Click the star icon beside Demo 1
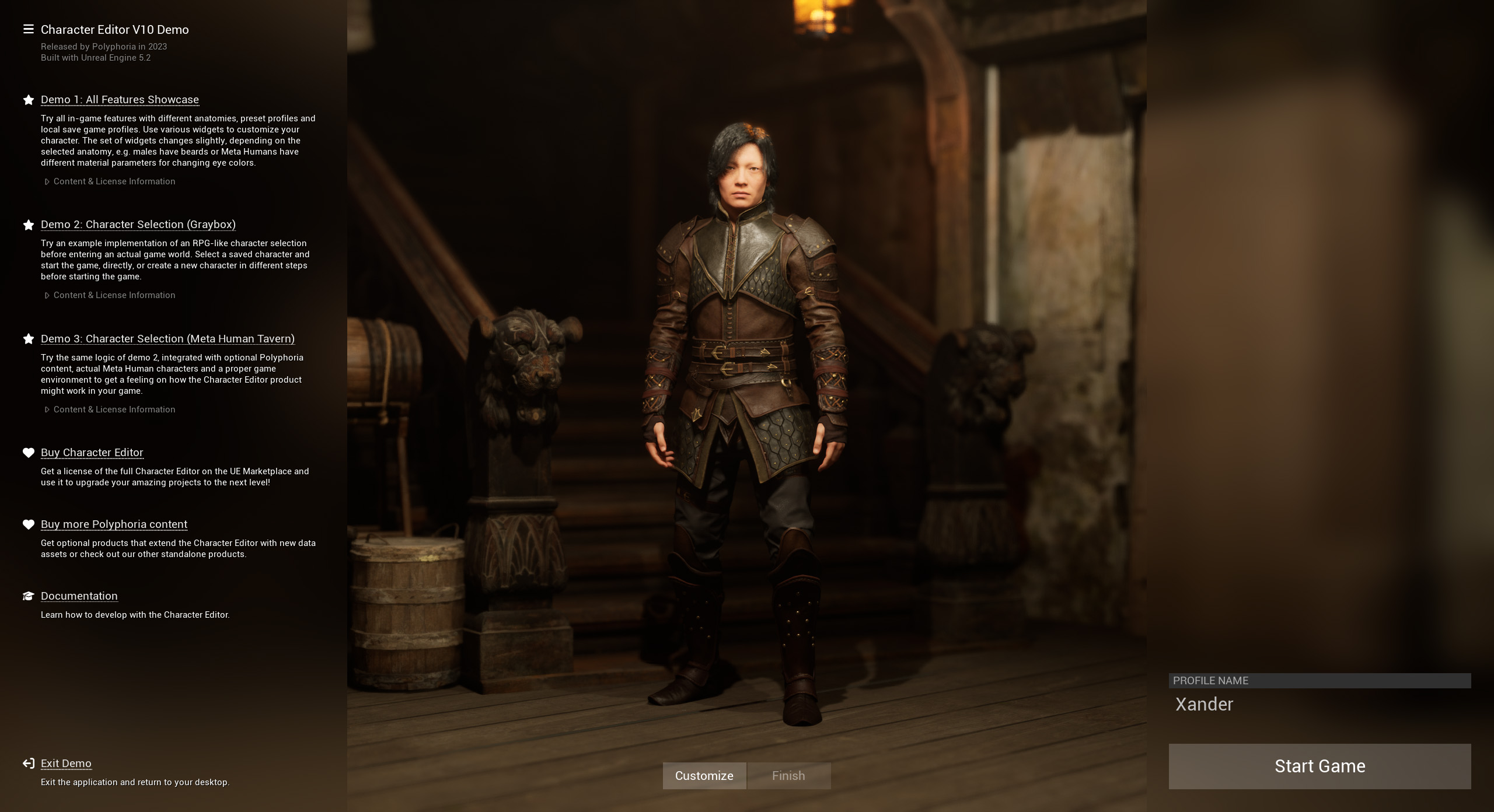Image resolution: width=1494 pixels, height=812 pixels. point(28,99)
